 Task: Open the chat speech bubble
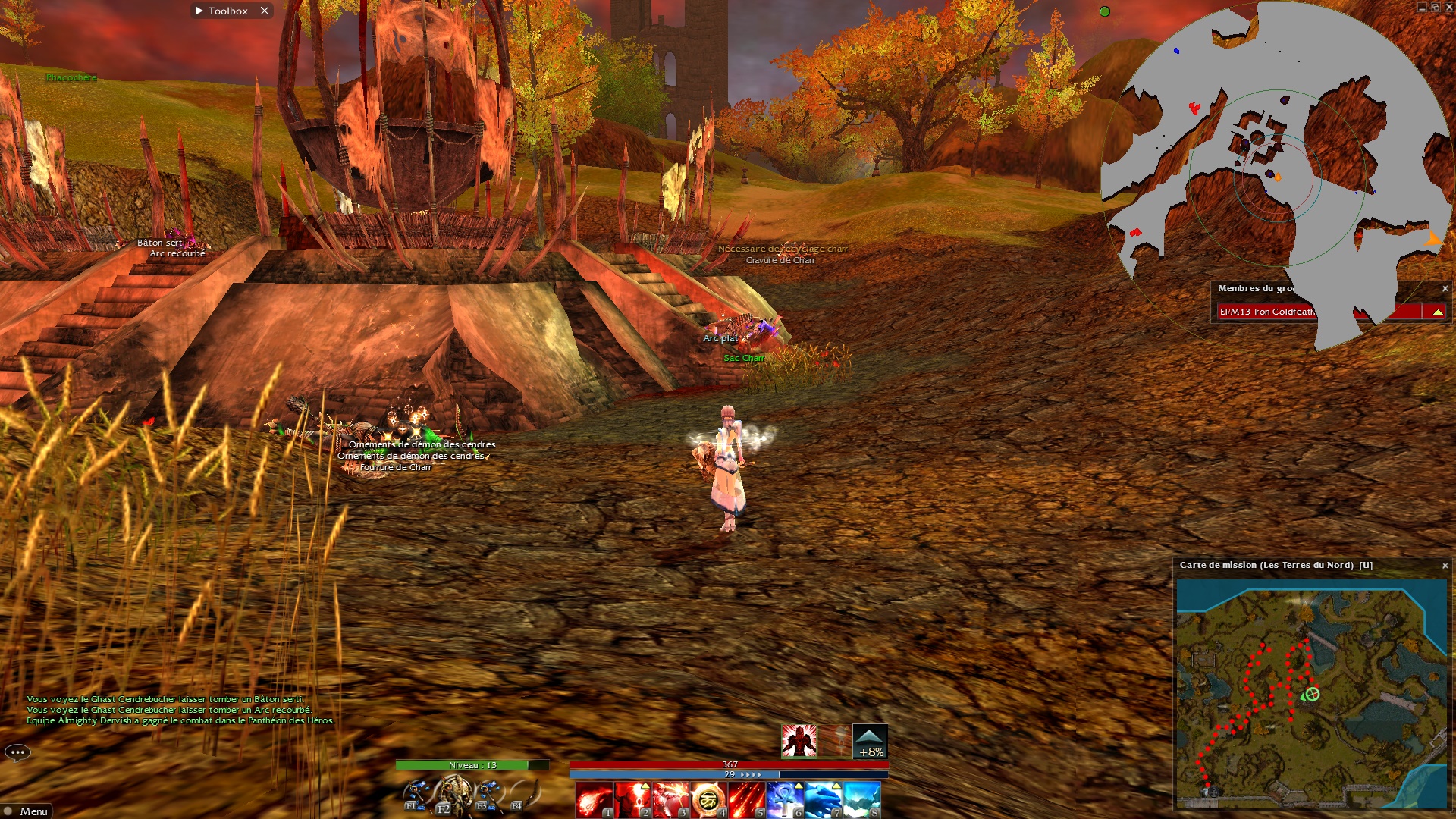17,752
